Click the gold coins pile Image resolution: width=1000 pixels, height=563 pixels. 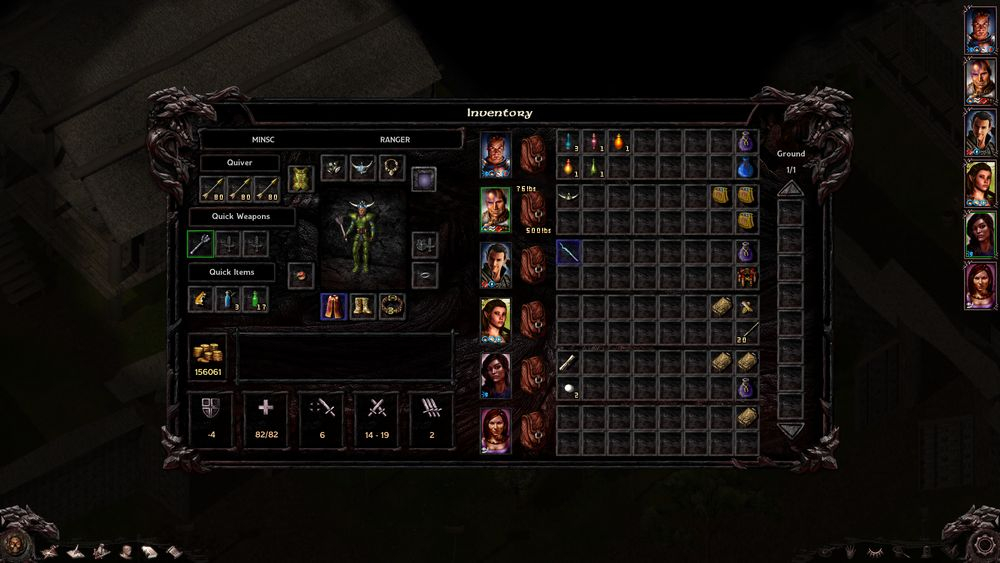click(x=208, y=355)
